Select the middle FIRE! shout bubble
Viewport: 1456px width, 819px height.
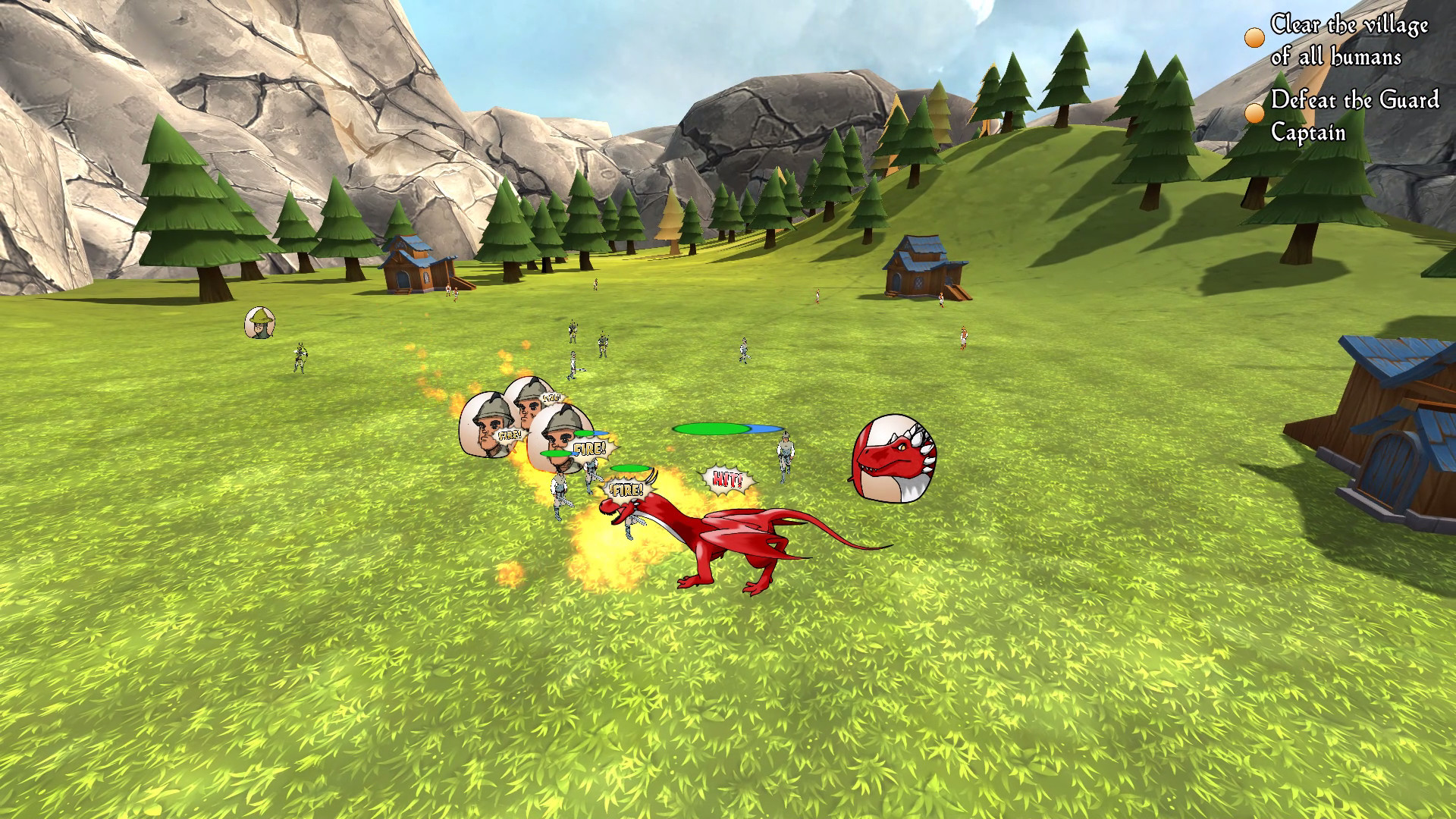pyautogui.click(x=591, y=448)
